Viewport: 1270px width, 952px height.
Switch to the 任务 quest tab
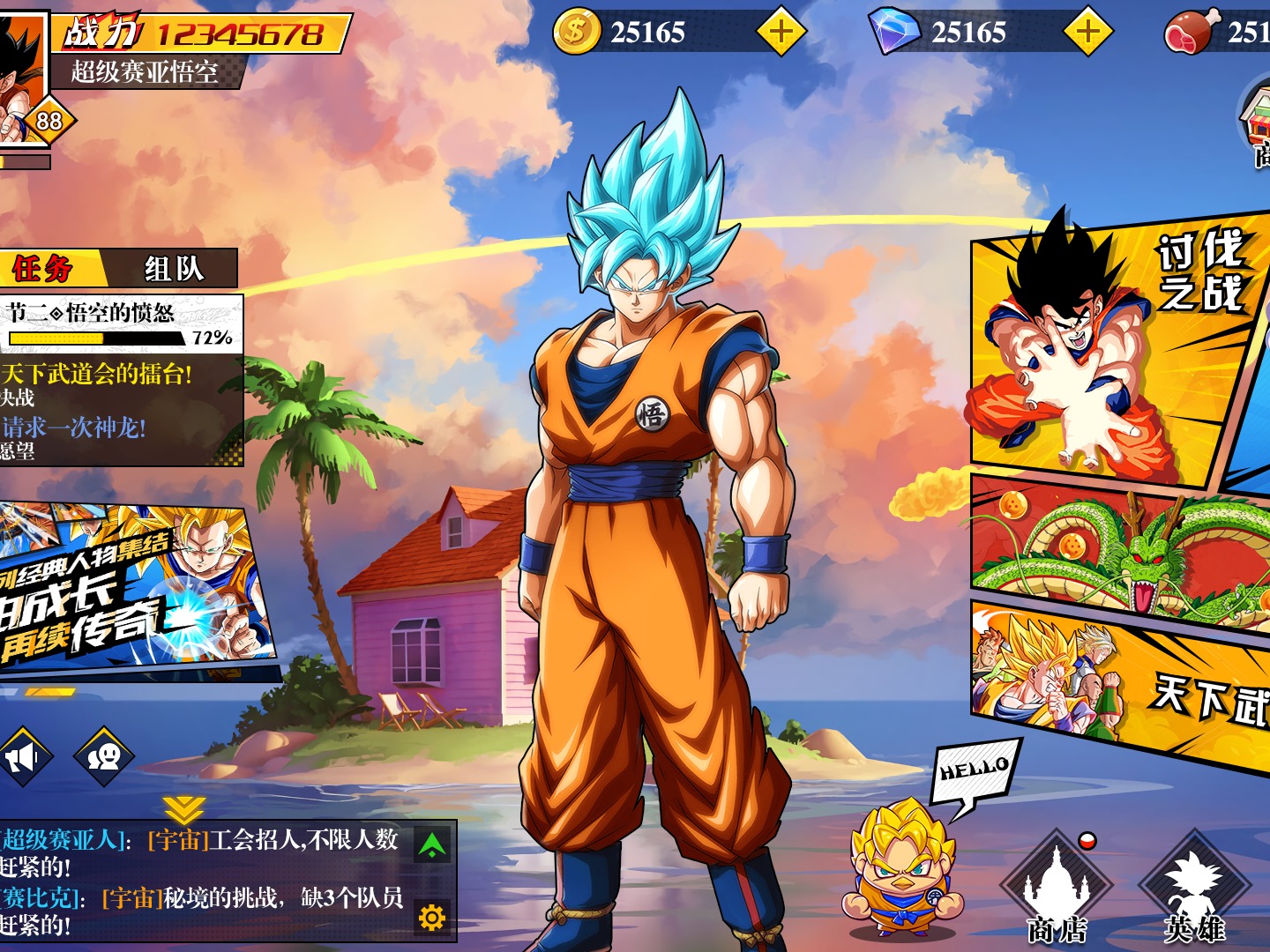[x=44, y=268]
